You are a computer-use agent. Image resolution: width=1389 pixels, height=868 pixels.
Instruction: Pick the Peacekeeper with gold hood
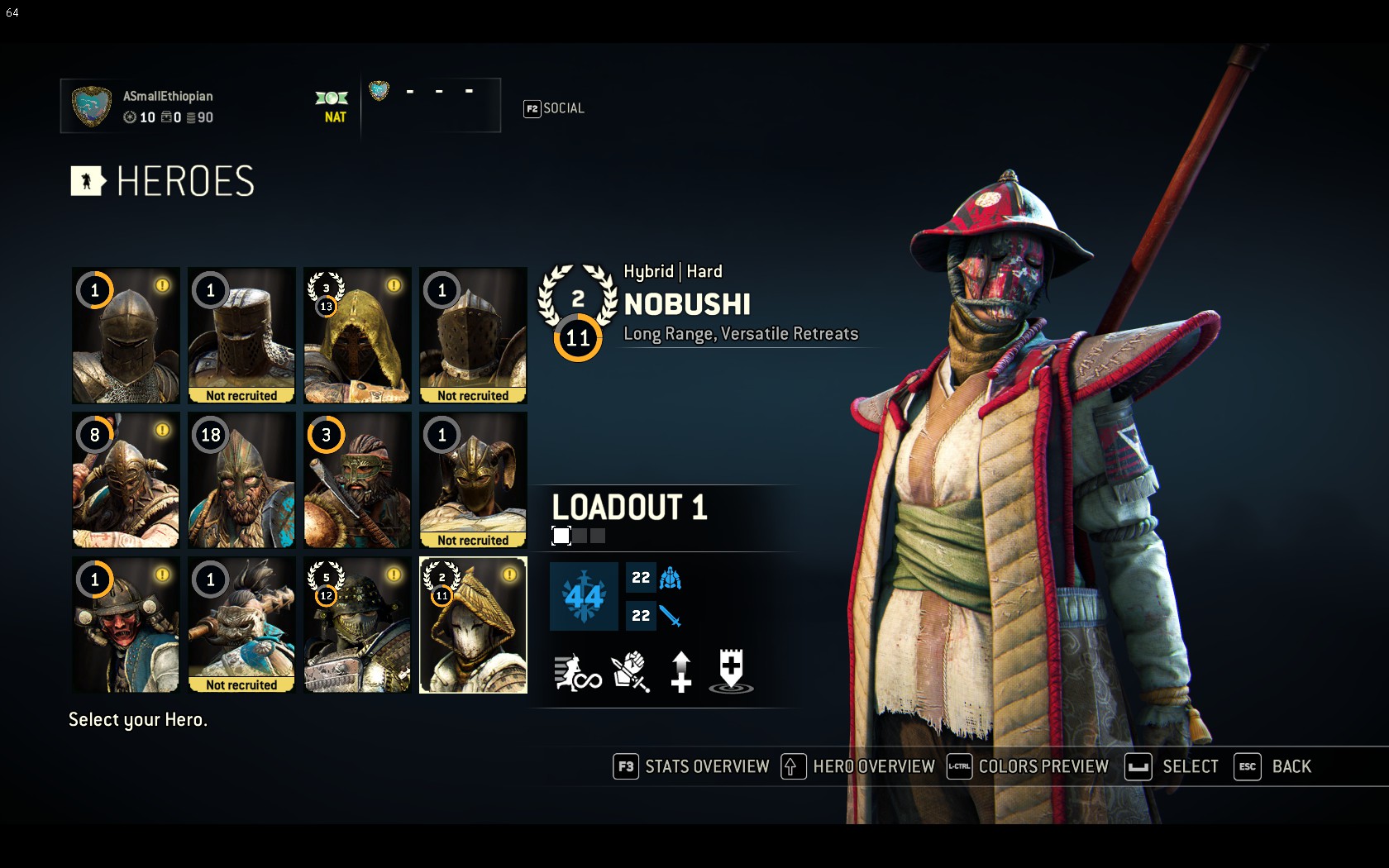357,335
